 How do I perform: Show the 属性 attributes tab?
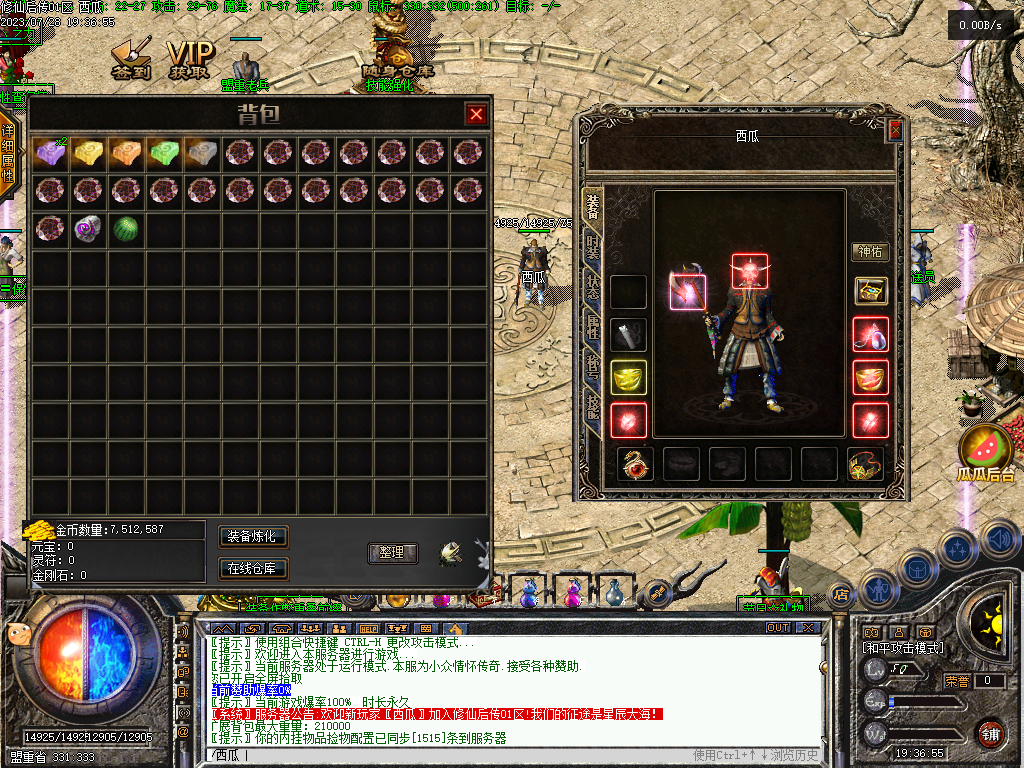coord(593,327)
